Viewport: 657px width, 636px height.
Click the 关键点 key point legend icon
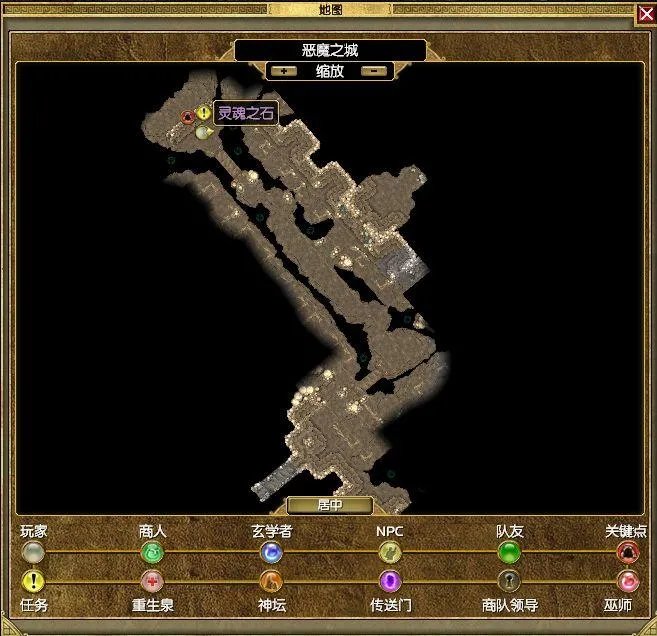[627, 552]
